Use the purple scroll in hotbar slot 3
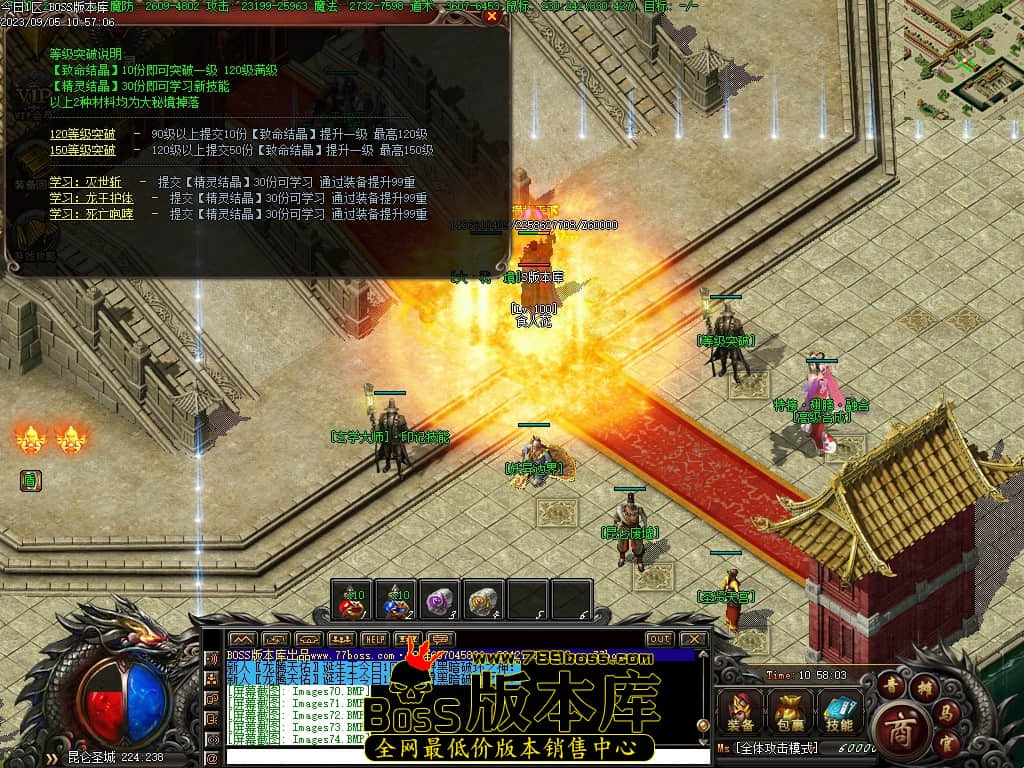The width and height of the screenshot is (1024, 768). click(x=440, y=601)
